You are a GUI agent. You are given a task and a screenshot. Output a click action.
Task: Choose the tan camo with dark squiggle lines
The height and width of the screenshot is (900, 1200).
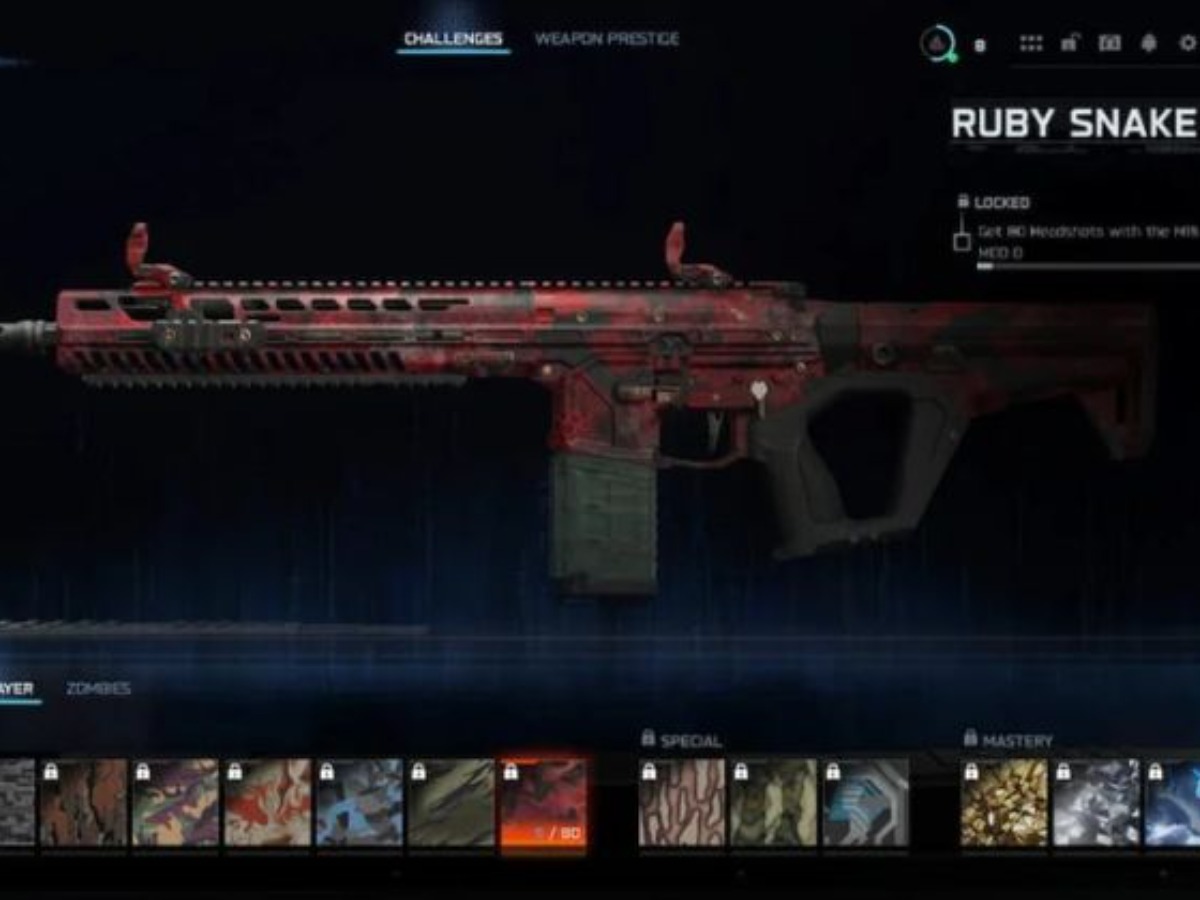click(681, 803)
